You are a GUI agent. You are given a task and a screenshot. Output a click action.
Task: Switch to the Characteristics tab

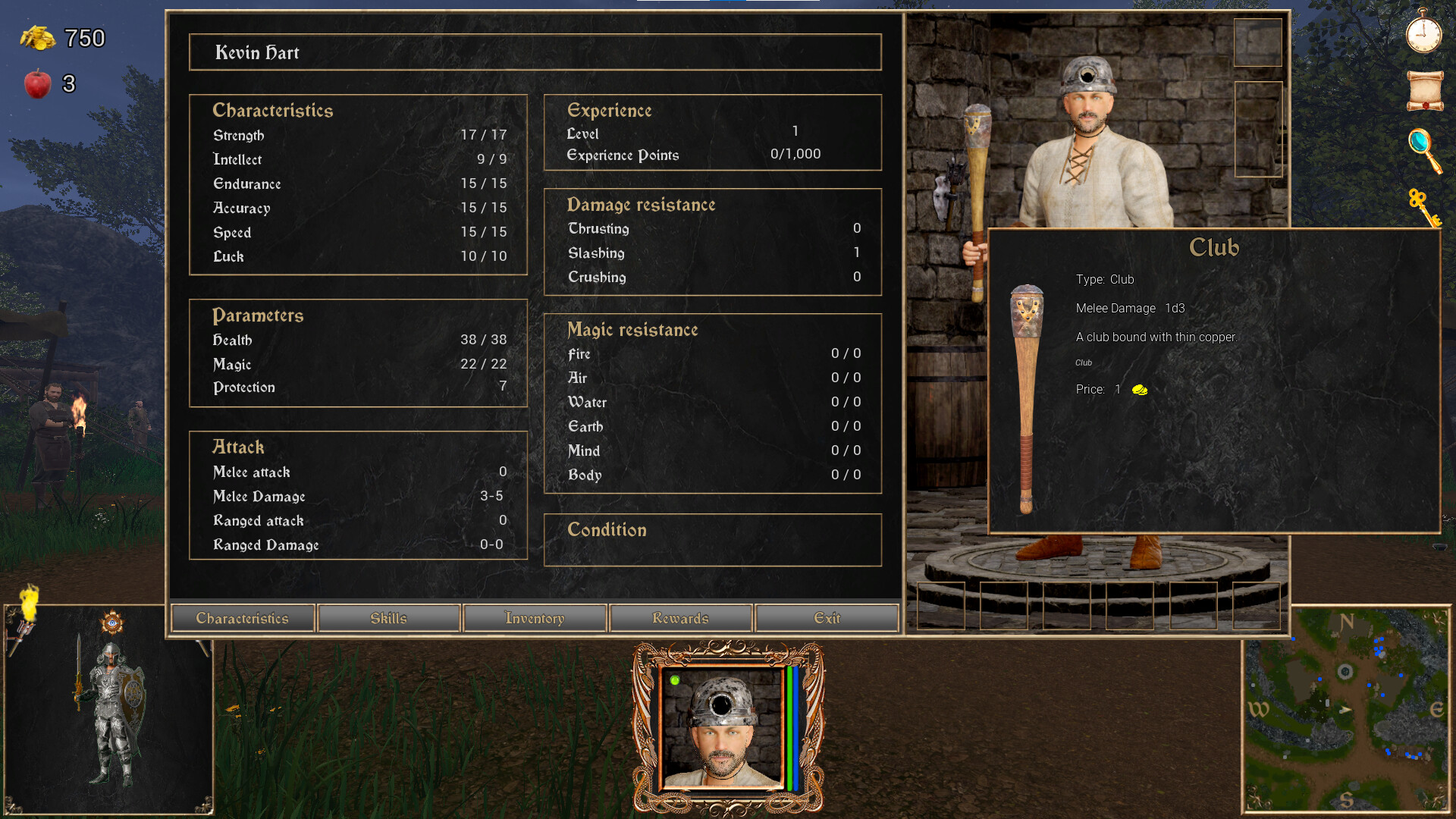coord(243,618)
